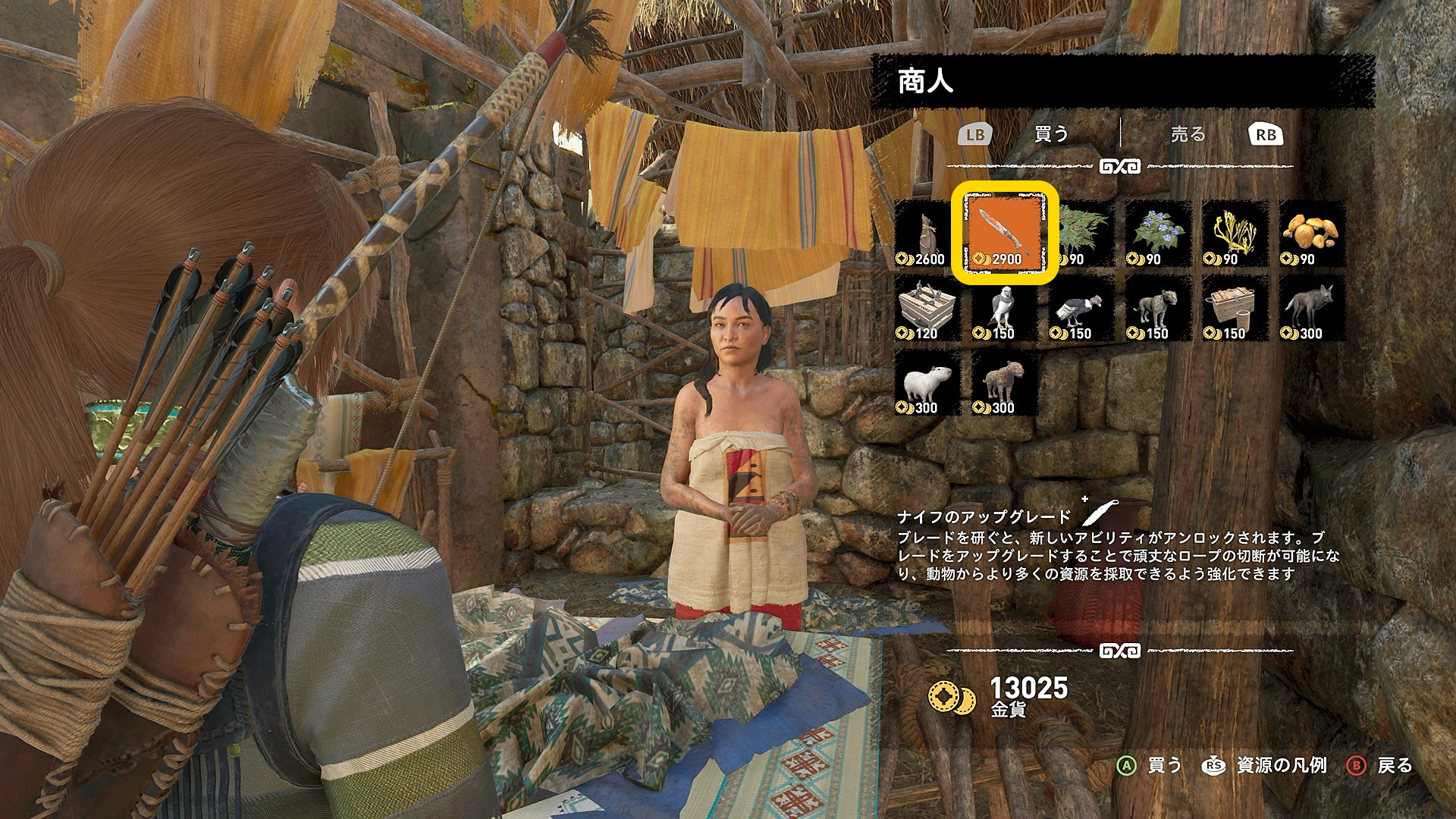1456x819 pixels.
Task: Select the red berry bush item
Action: 1083,234
